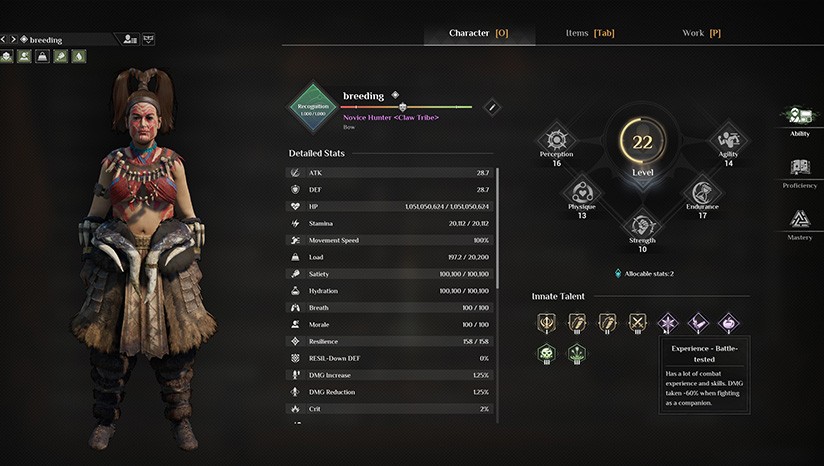Show the Mastery side panel
Screen dimensions: 824x466
799,223
